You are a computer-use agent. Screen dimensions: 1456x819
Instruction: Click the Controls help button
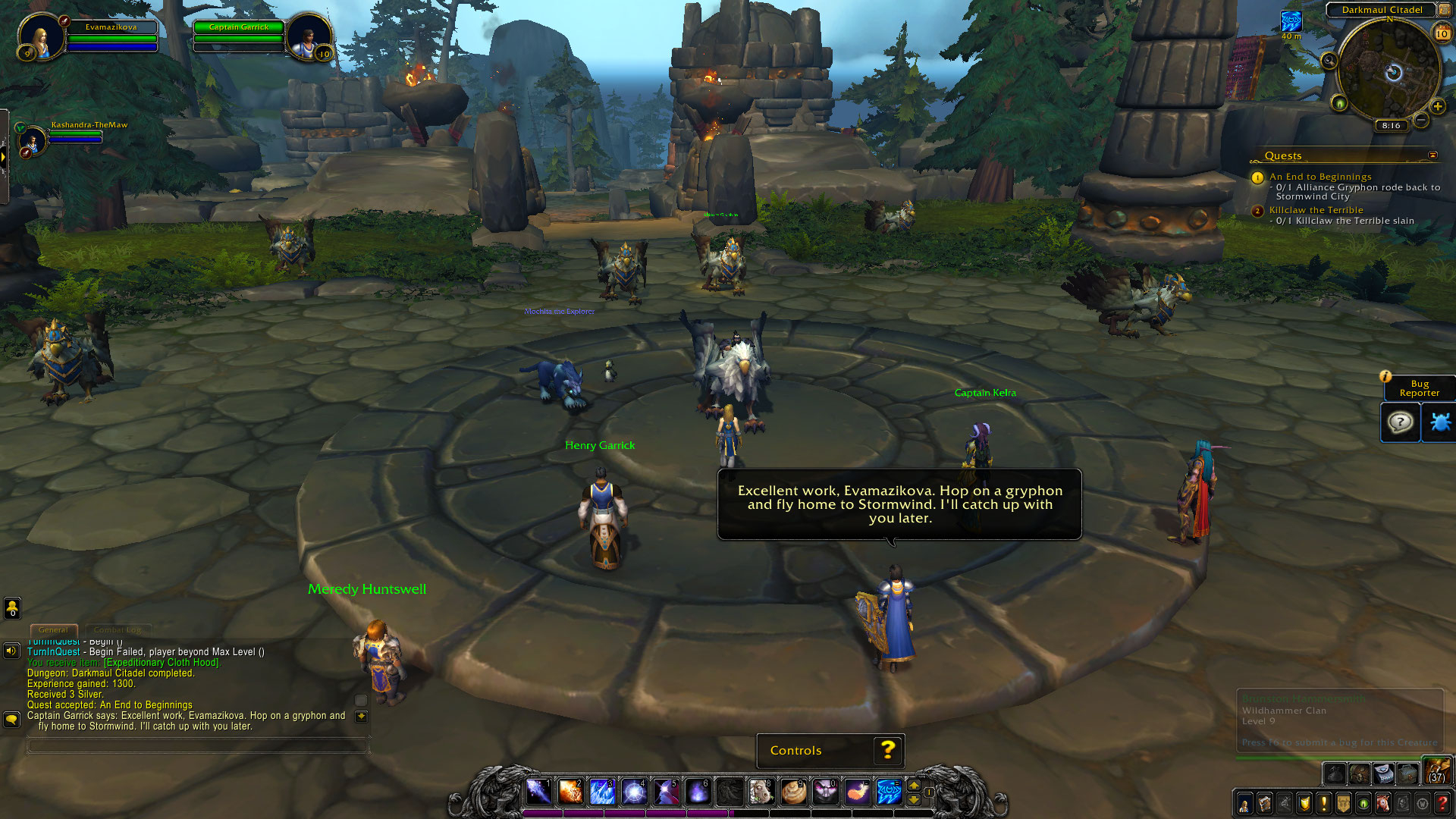coord(888,750)
